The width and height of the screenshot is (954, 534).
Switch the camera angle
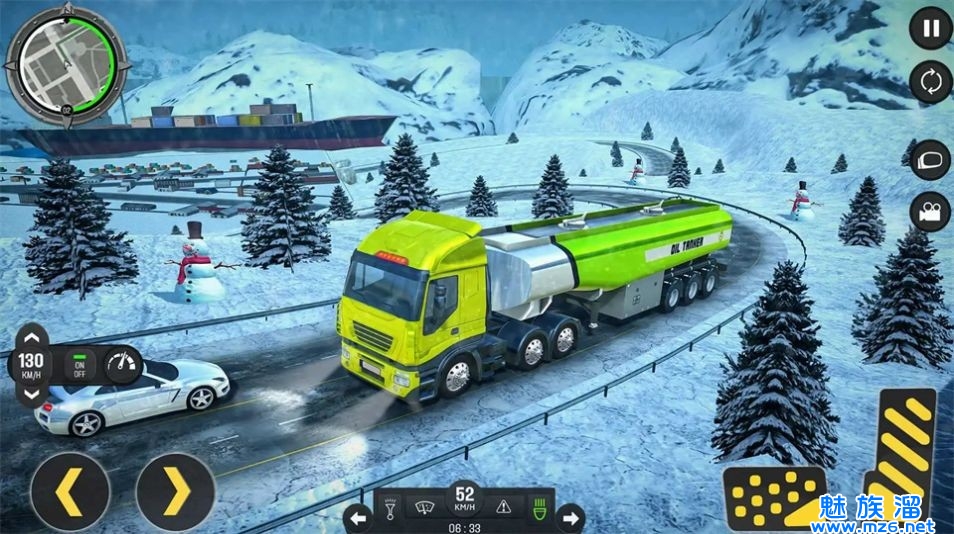point(930,211)
